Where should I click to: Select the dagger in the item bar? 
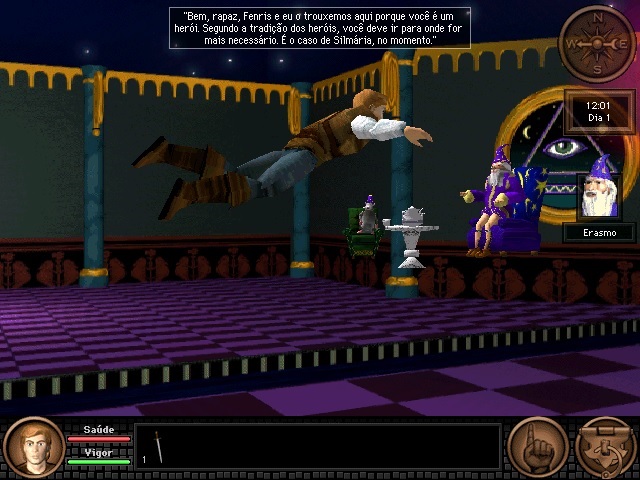(158, 447)
